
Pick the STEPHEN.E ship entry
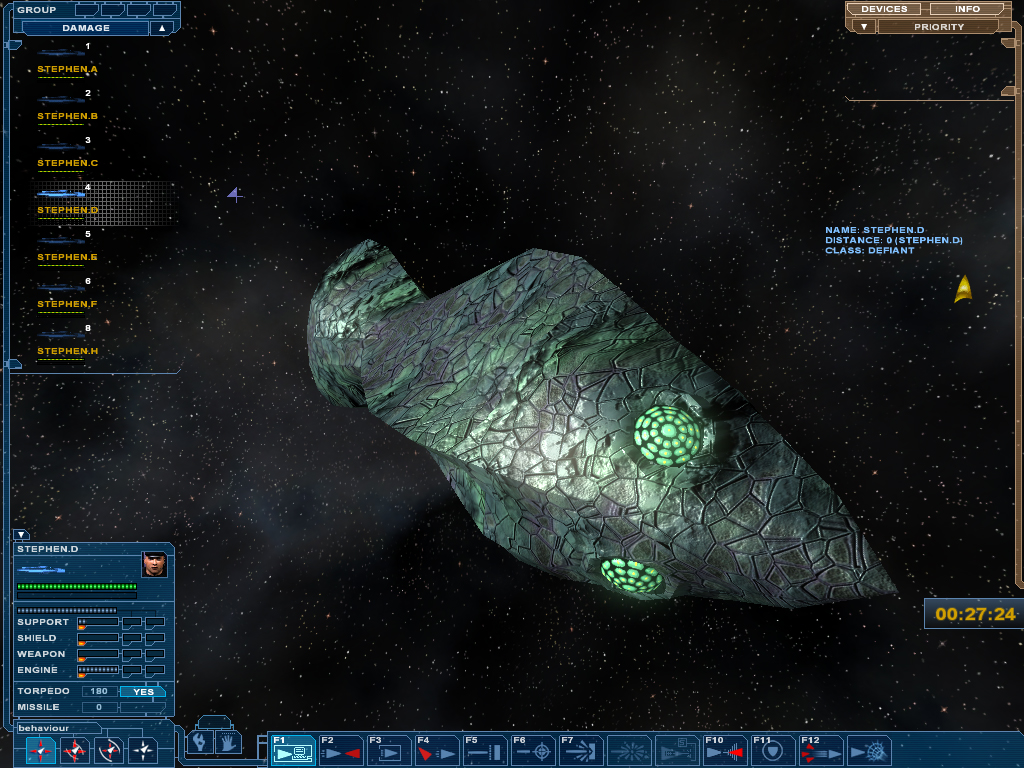[x=67, y=257]
